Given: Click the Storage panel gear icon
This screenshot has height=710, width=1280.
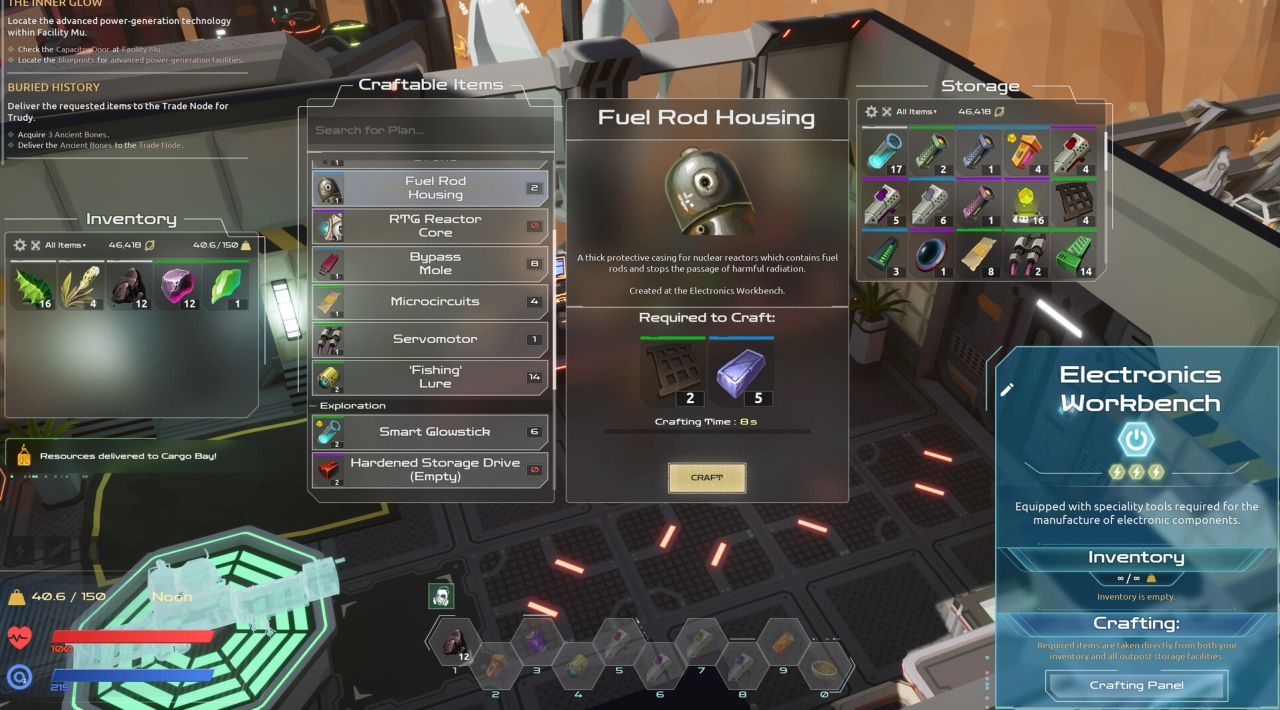Looking at the screenshot, I should pos(871,112).
